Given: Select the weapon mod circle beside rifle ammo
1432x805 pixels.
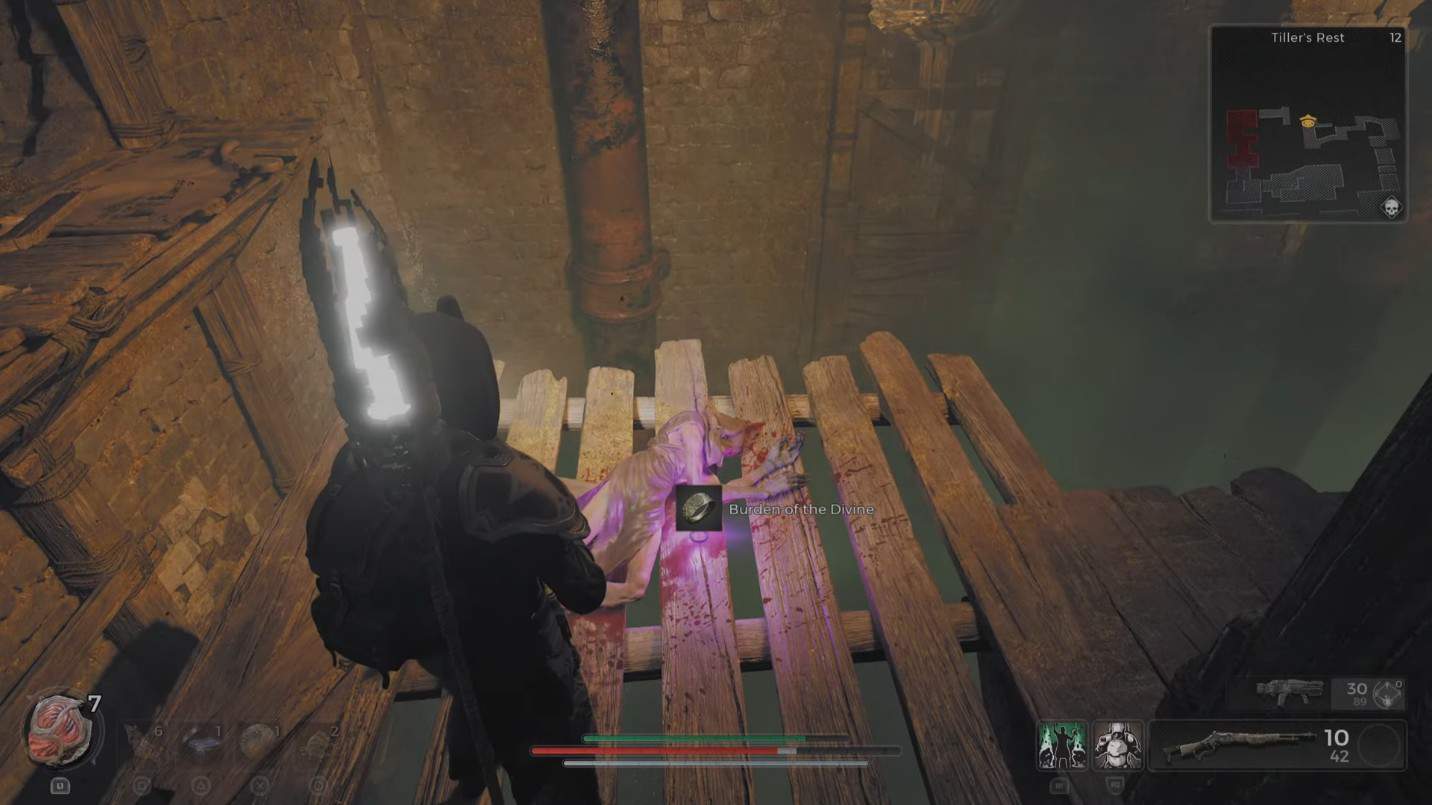Looking at the screenshot, I should (x=1380, y=745).
